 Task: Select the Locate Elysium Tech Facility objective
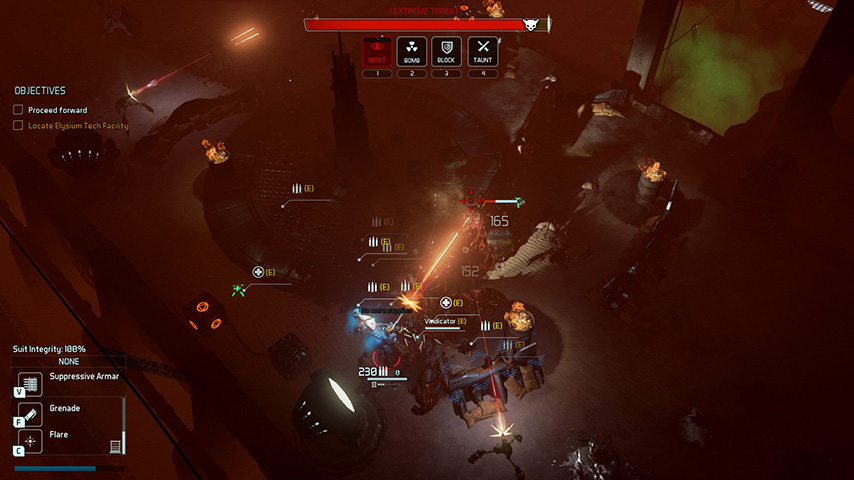pyautogui.click(x=78, y=126)
